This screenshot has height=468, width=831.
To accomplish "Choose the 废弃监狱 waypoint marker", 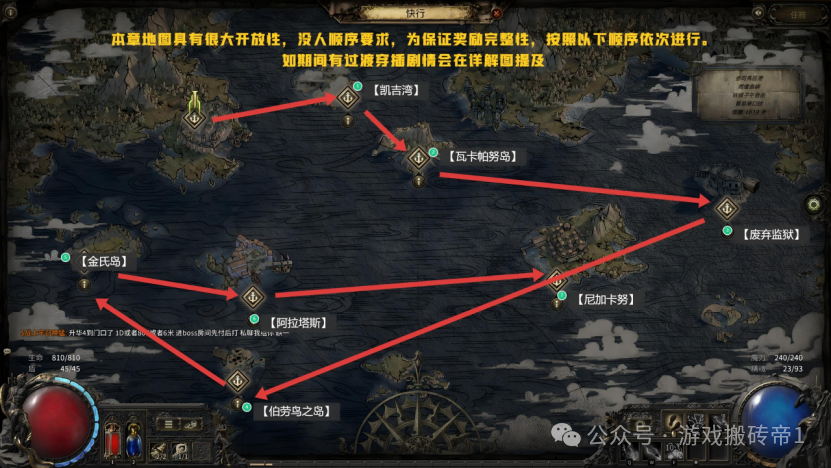I will pyautogui.click(x=727, y=208).
